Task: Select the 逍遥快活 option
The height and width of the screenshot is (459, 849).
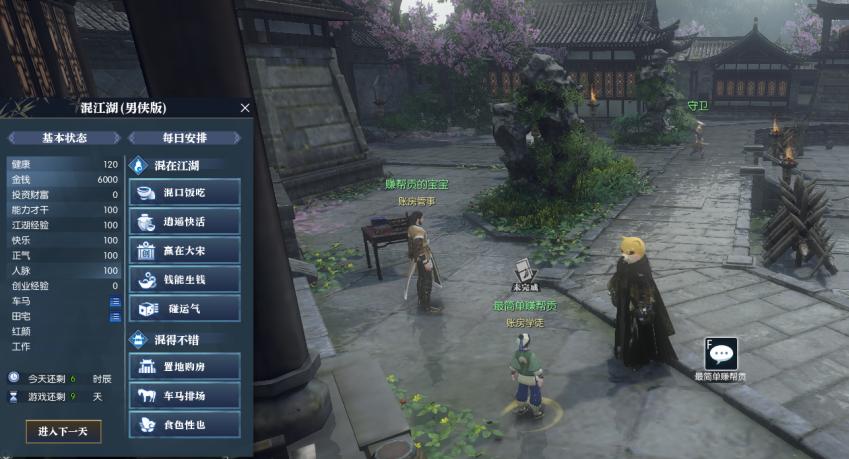Action: (x=185, y=221)
